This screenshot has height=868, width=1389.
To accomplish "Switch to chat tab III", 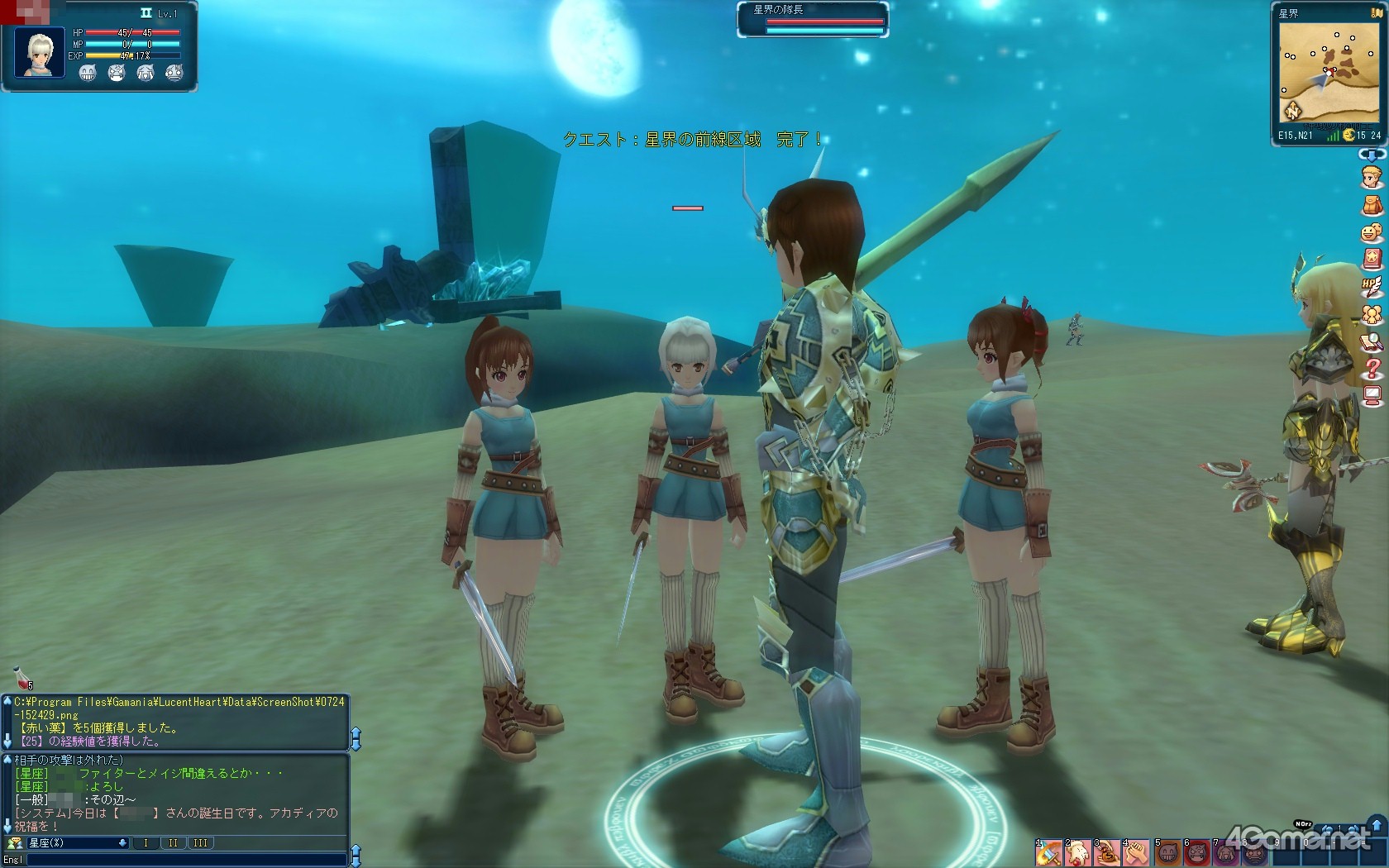I will [x=201, y=843].
